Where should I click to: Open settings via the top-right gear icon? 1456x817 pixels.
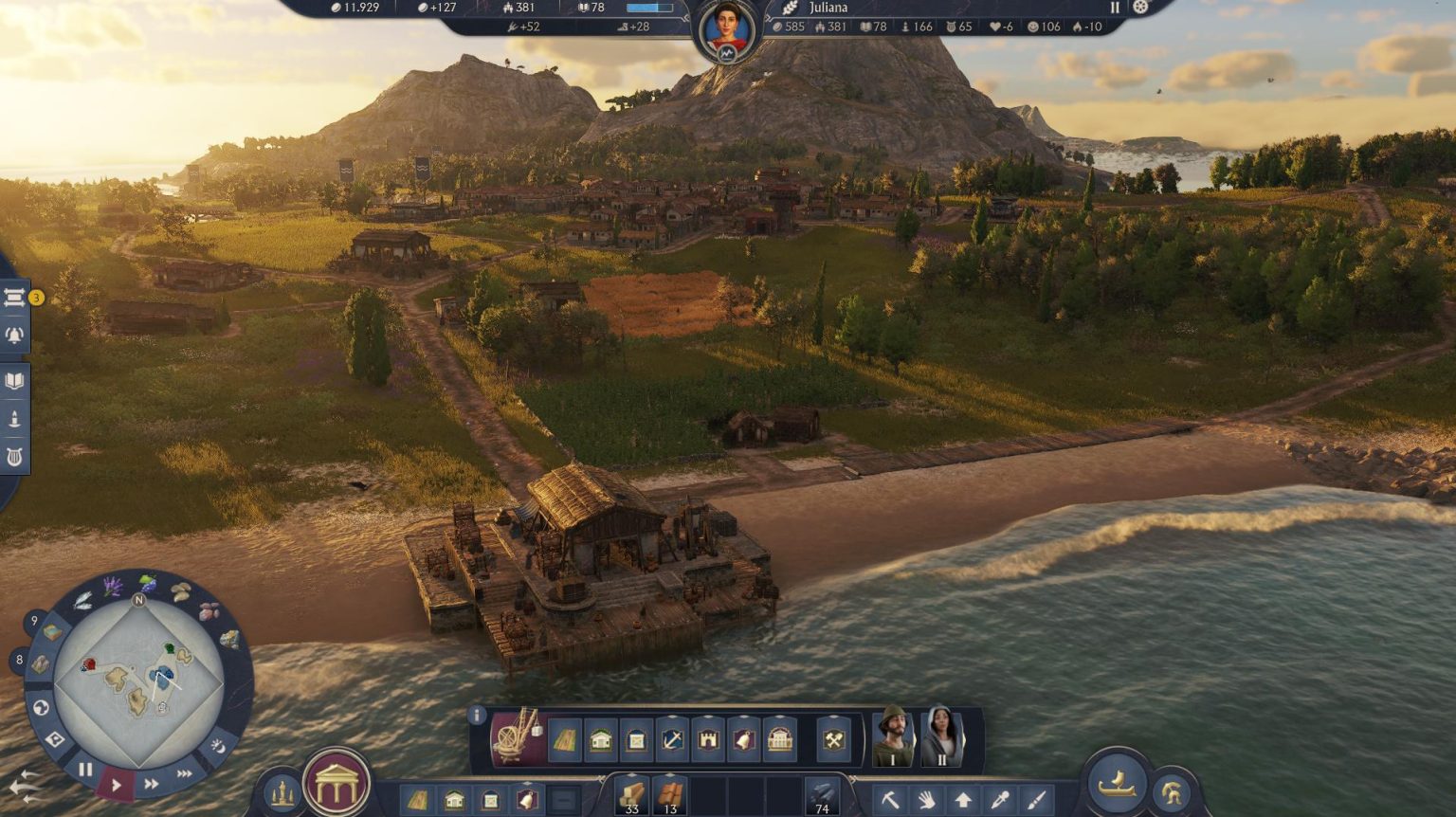pos(1140,8)
